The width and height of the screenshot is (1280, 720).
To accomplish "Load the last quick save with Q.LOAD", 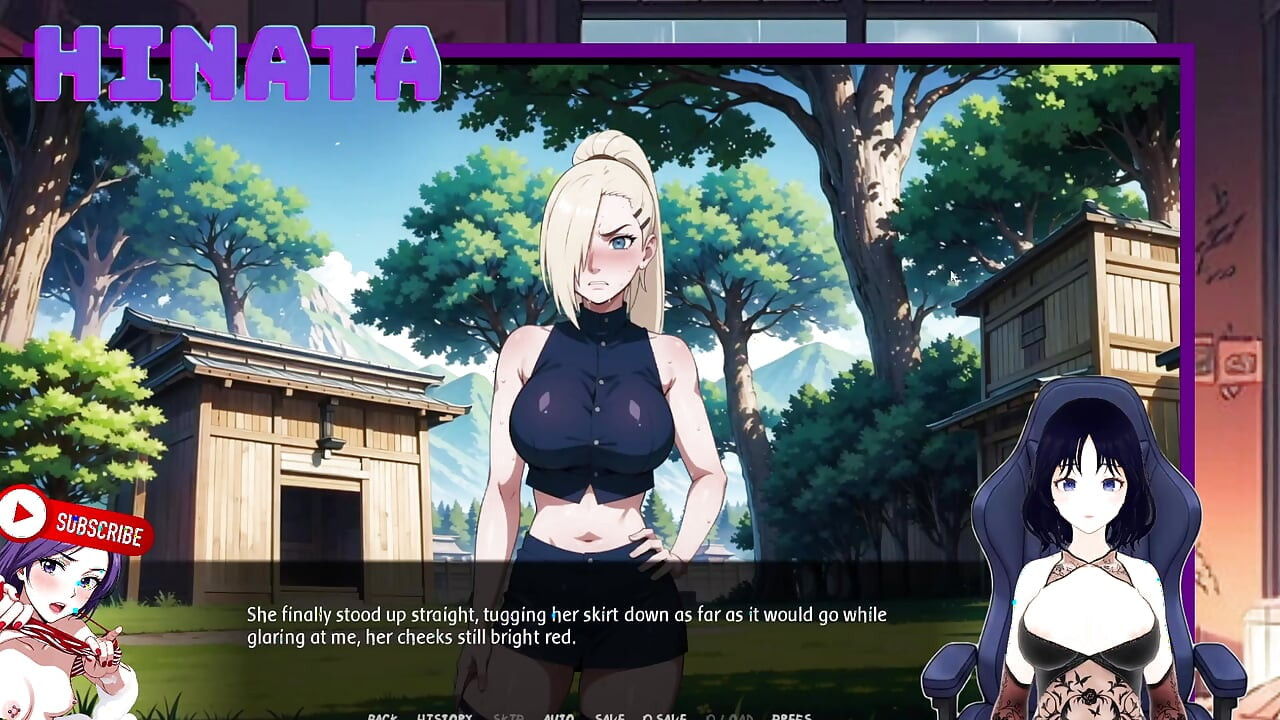I will point(730,716).
